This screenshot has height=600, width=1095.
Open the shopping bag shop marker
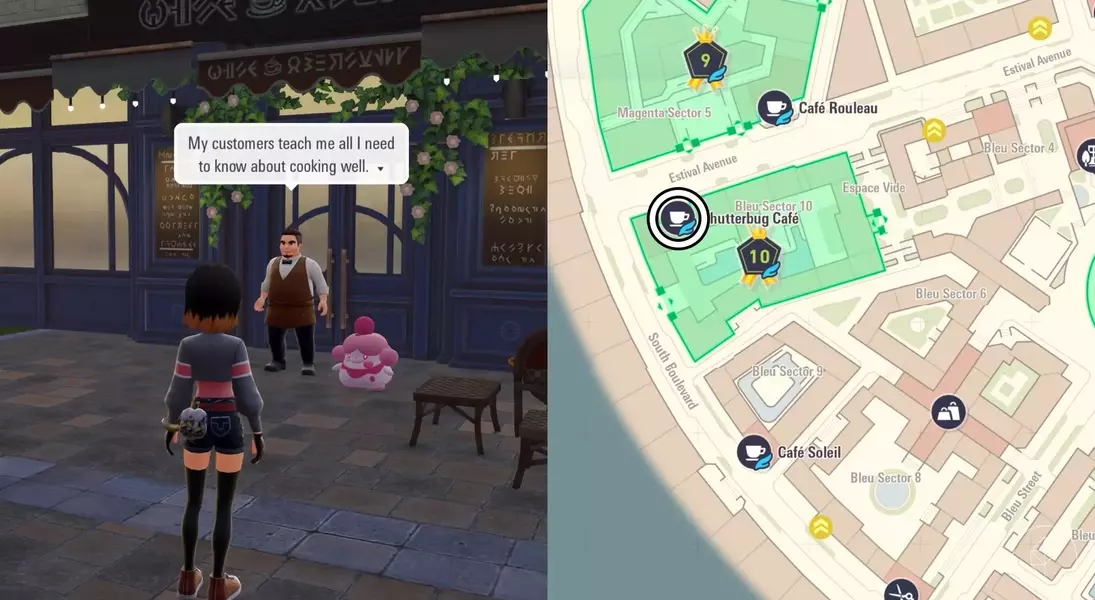(x=948, y=411)
